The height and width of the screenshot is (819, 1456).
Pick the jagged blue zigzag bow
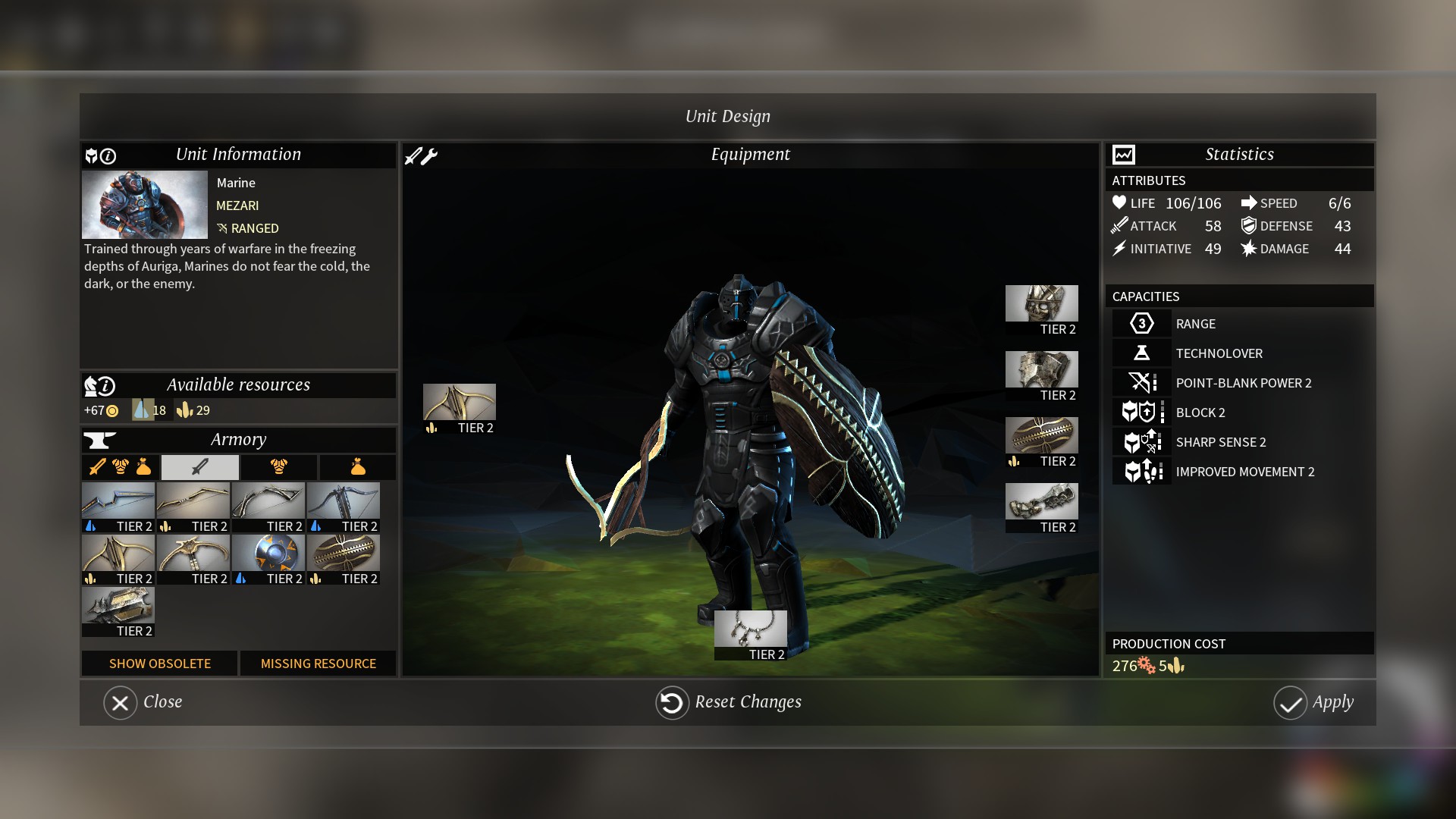click(118, 501)
